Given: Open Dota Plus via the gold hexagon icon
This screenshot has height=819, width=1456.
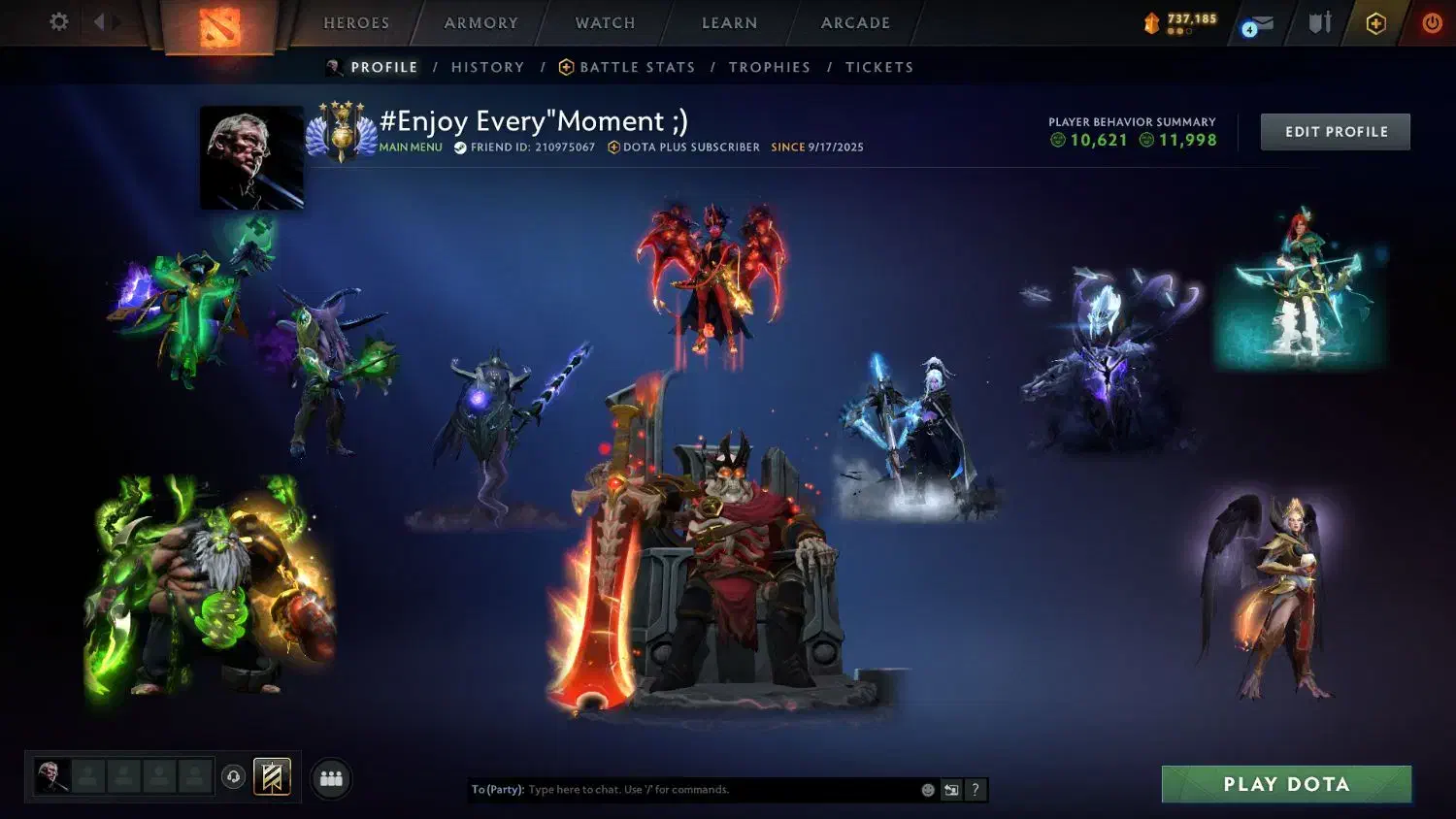Looking at the screenshot, I should [1375, 22].
